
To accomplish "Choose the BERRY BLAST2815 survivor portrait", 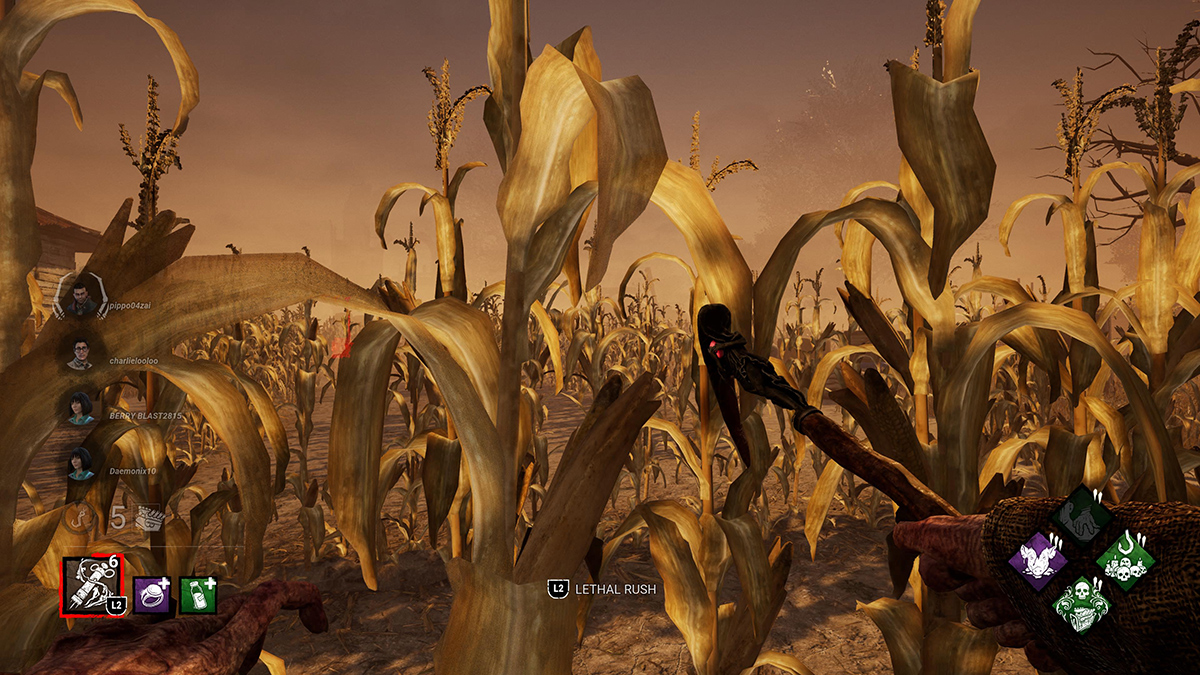I will click(81, 407).
